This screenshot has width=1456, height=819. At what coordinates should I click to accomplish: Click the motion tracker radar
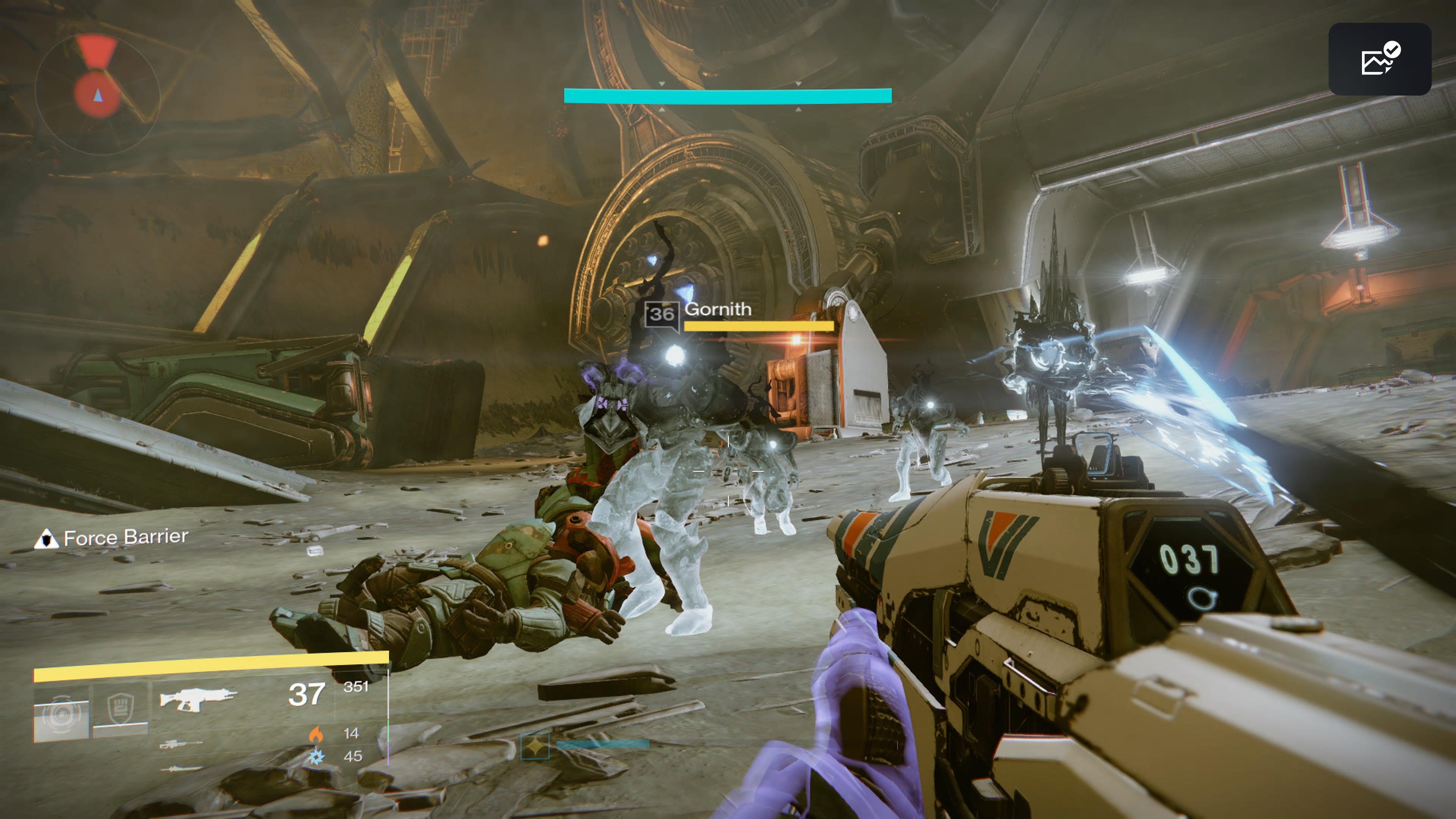(x=97, y=93)
